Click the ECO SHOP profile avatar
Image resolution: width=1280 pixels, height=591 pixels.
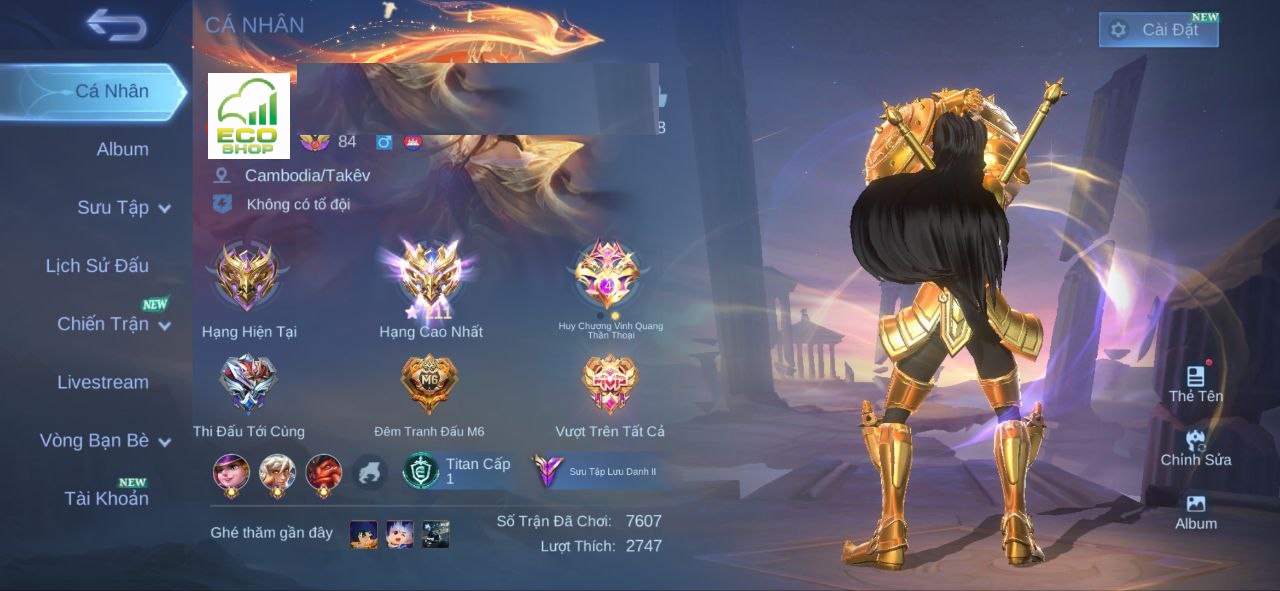249,116
